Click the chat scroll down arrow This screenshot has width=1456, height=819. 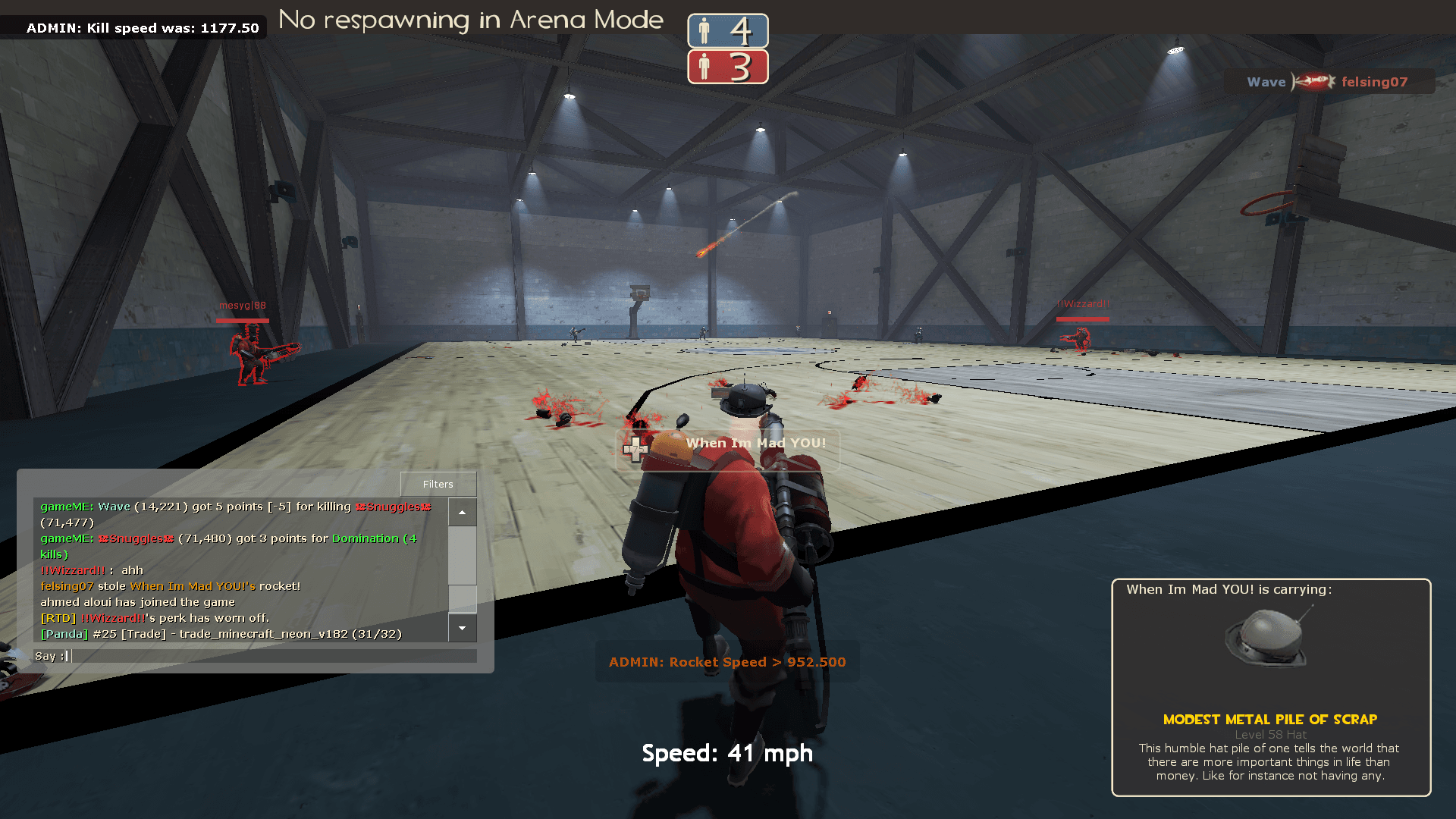click(x=462, y=628)
